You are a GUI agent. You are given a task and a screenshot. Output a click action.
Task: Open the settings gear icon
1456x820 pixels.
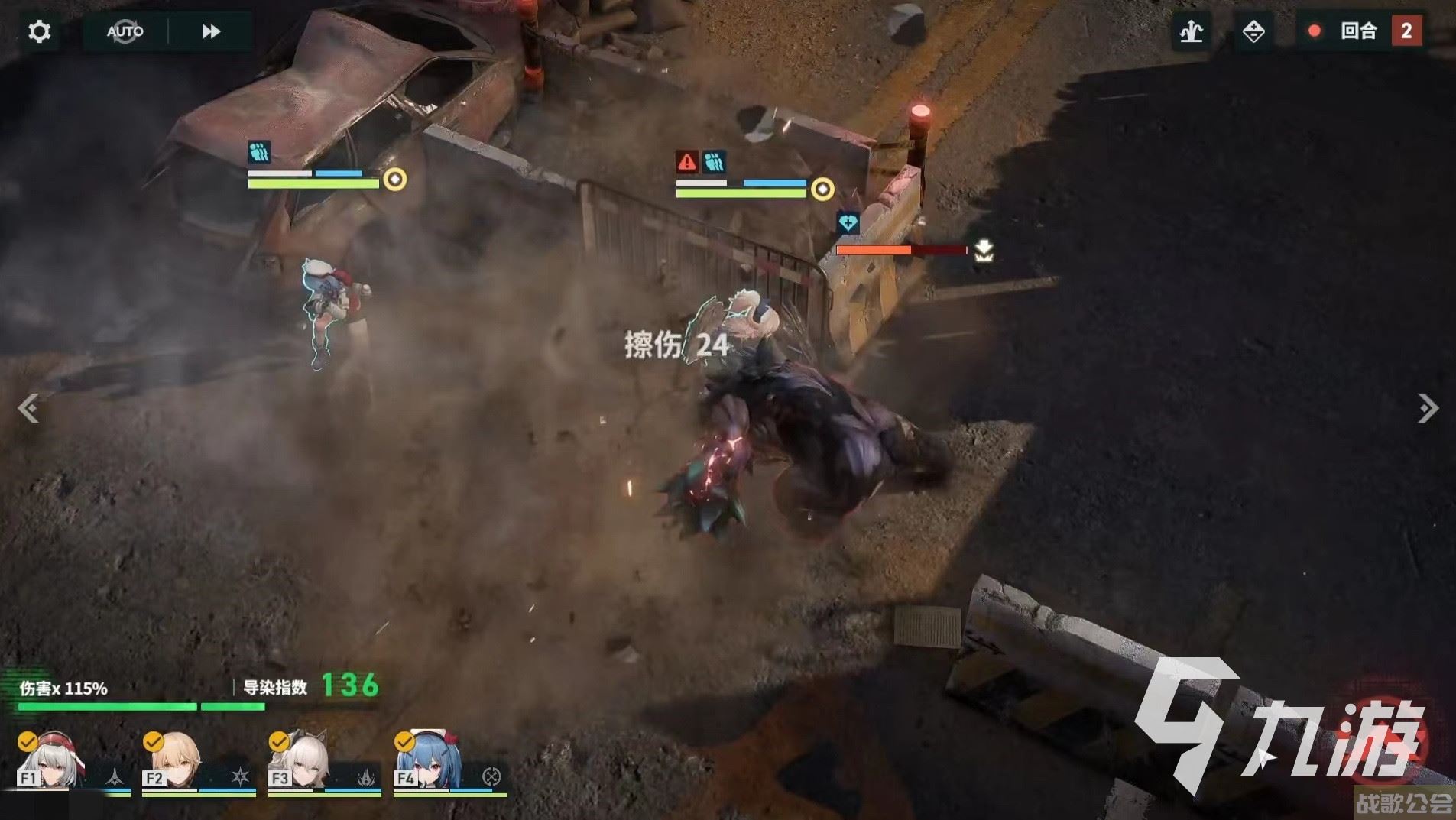[x=38, y=31]
